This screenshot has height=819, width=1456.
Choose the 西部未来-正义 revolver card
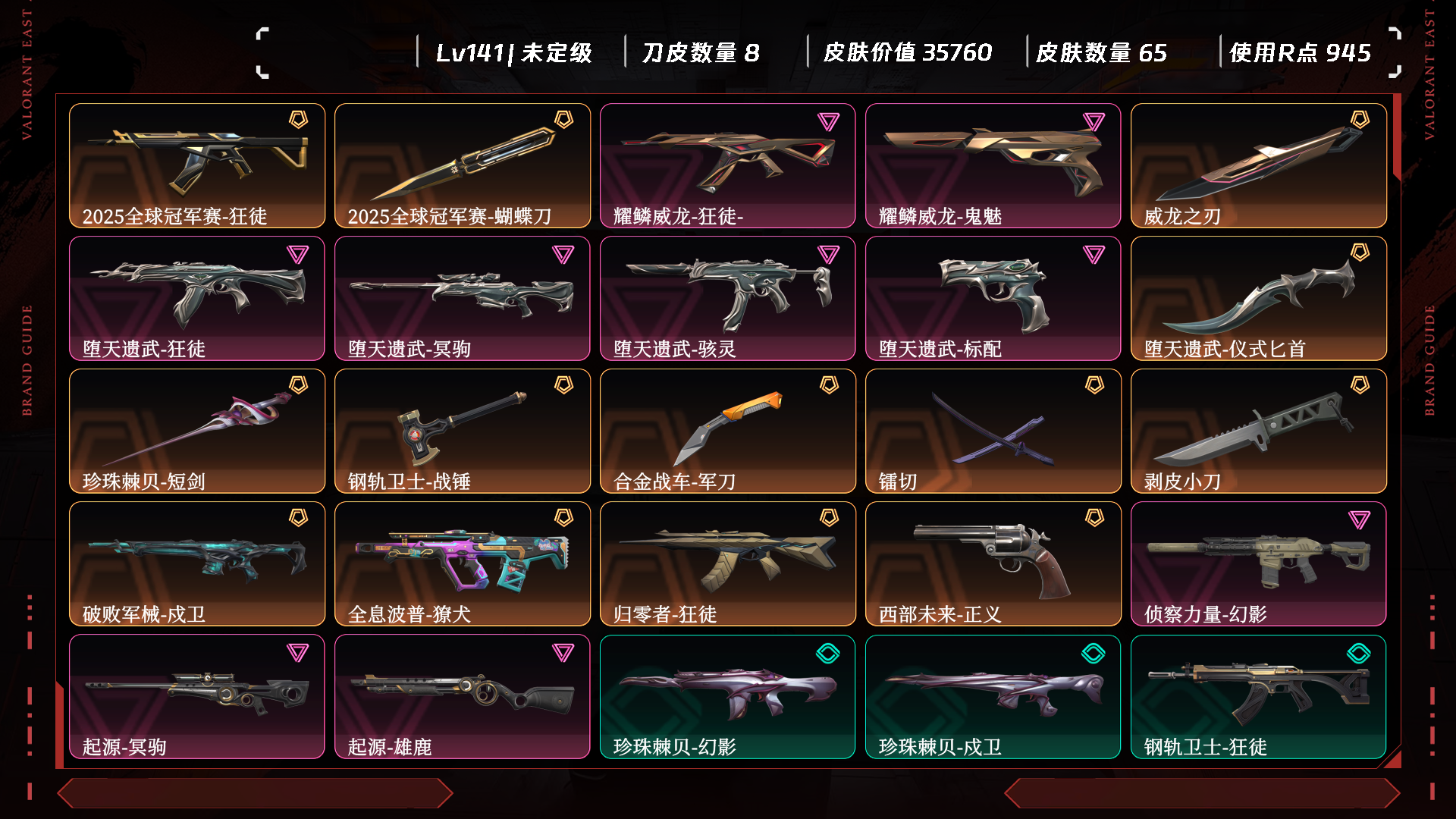[993, 563]
